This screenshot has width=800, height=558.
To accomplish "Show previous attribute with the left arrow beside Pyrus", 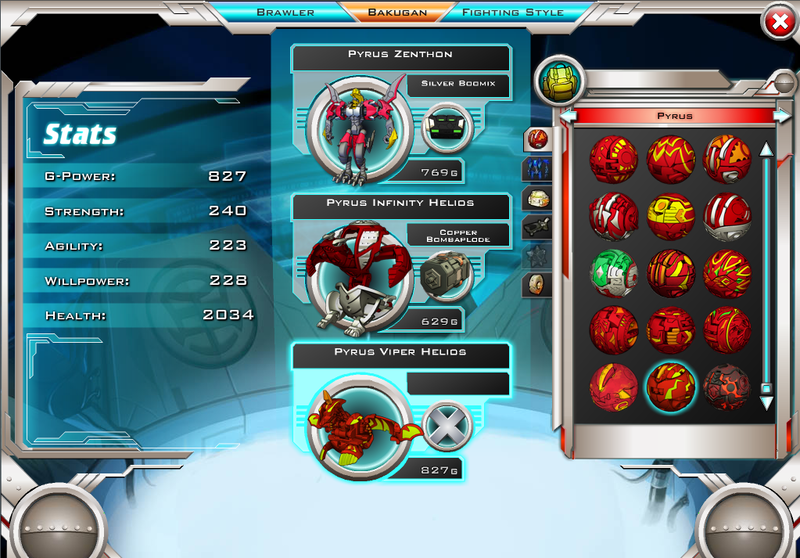I will [569, 116].
